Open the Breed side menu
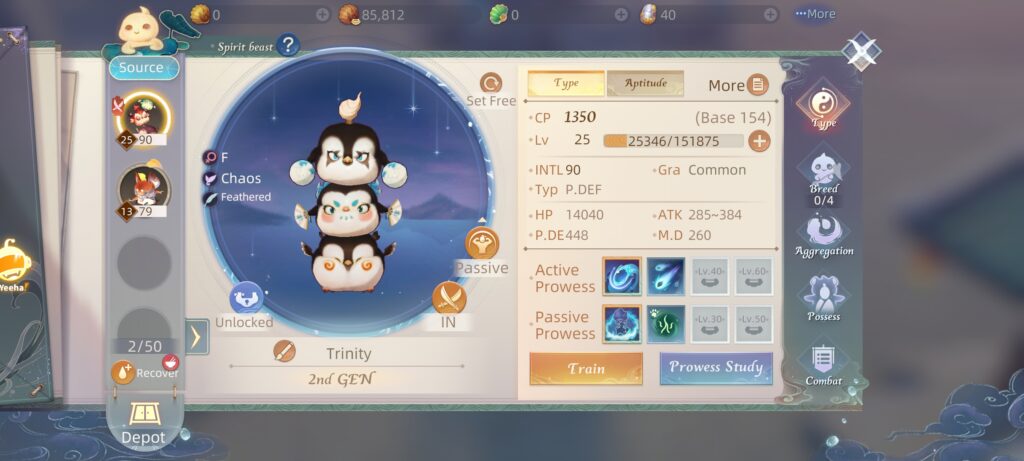 point(824,175)
